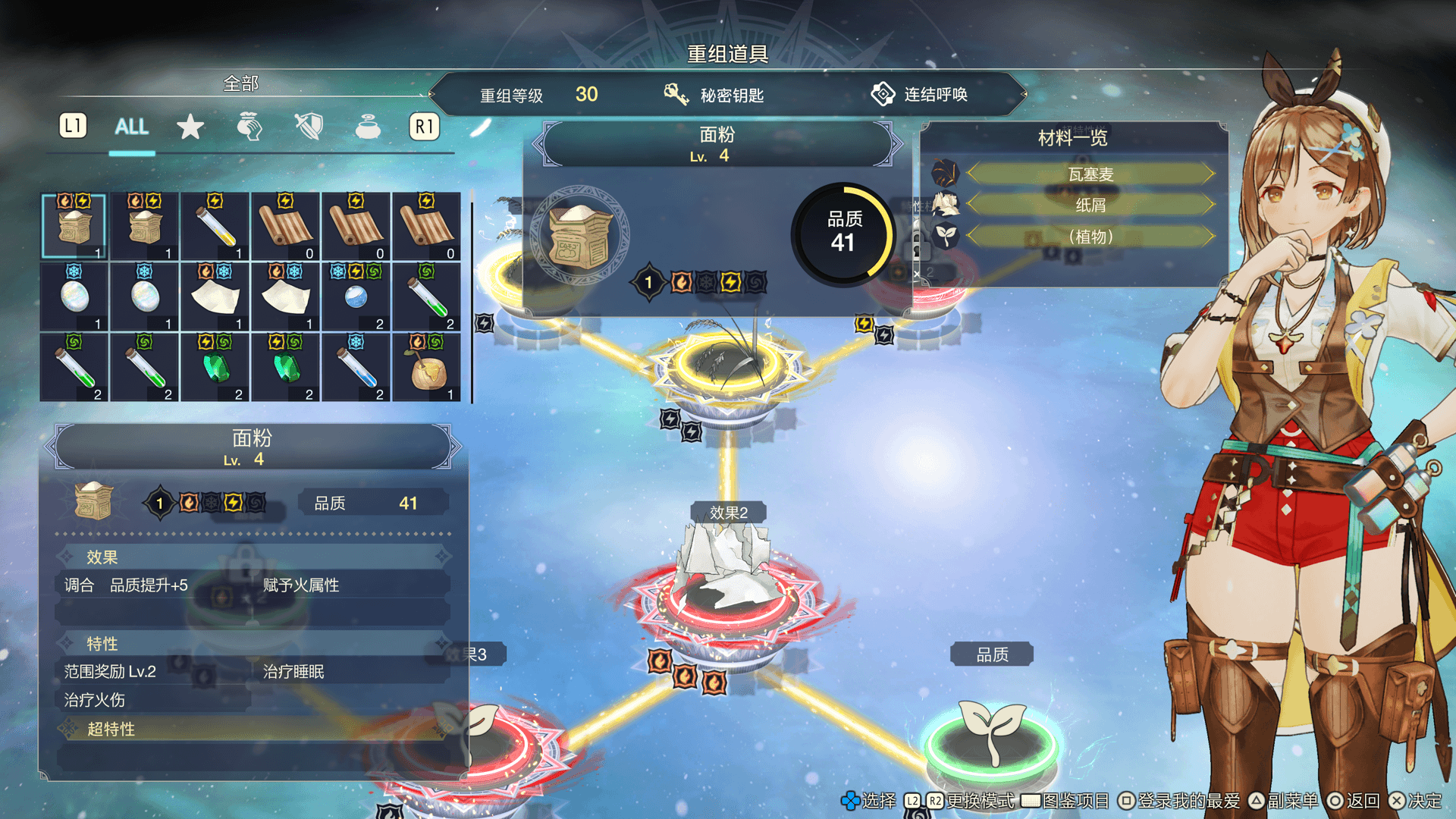Open the star favorites tab
The height and width of the screenshot is (819, 1456).
point(190,127)
